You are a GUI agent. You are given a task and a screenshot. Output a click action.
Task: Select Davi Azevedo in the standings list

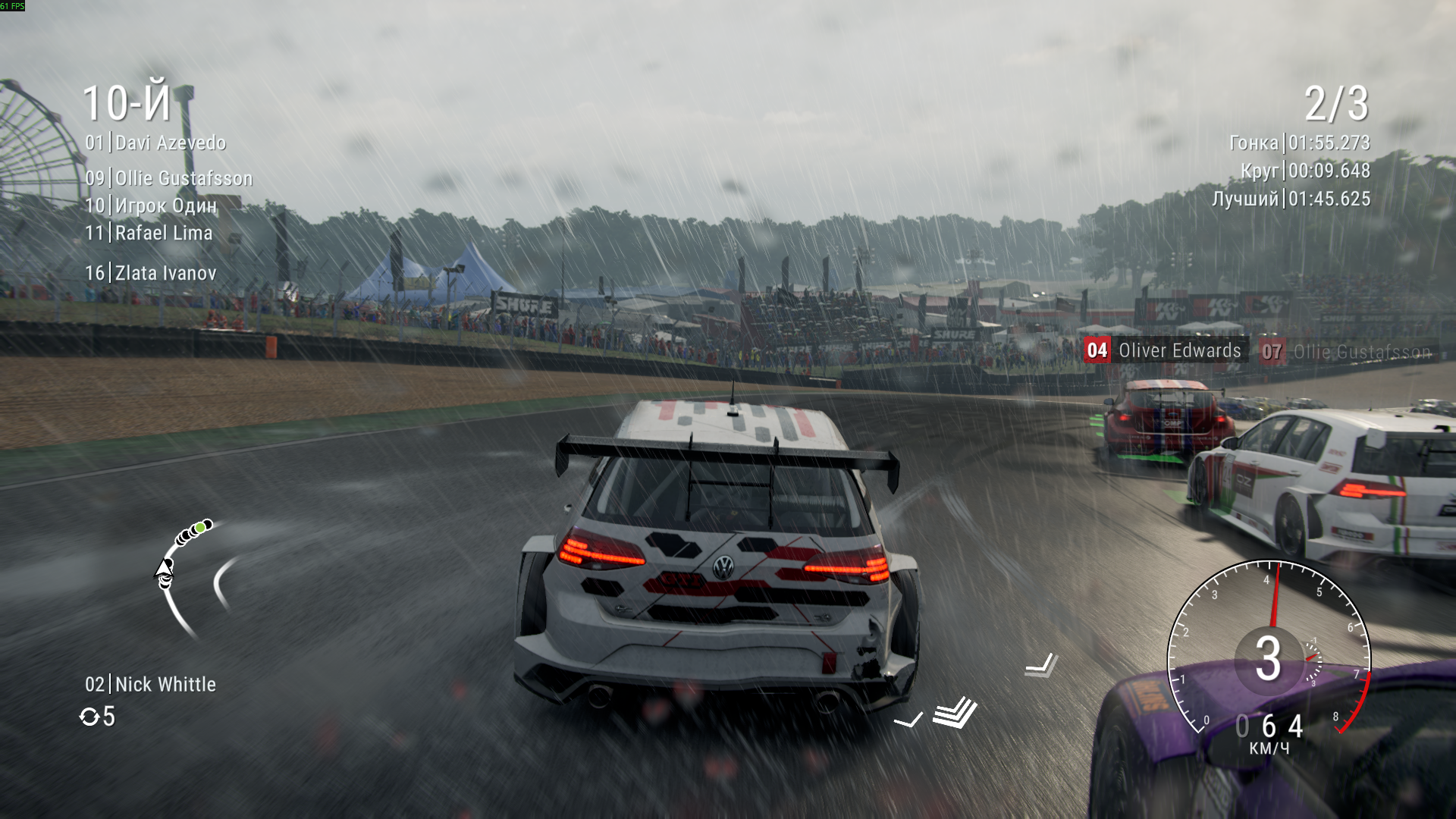[155, 143]
